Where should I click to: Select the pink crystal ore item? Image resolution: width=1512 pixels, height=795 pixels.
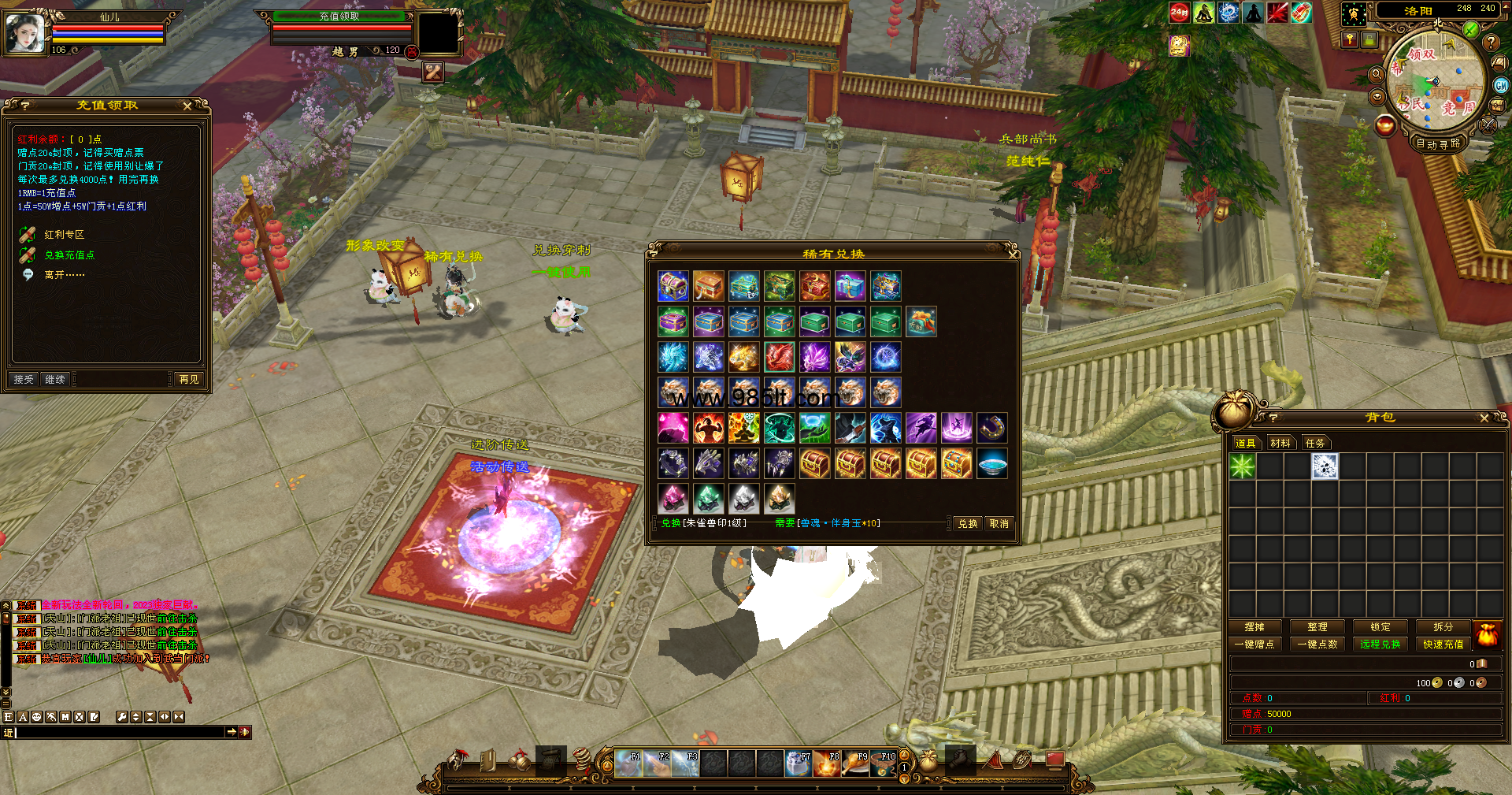tap(673, 499)
